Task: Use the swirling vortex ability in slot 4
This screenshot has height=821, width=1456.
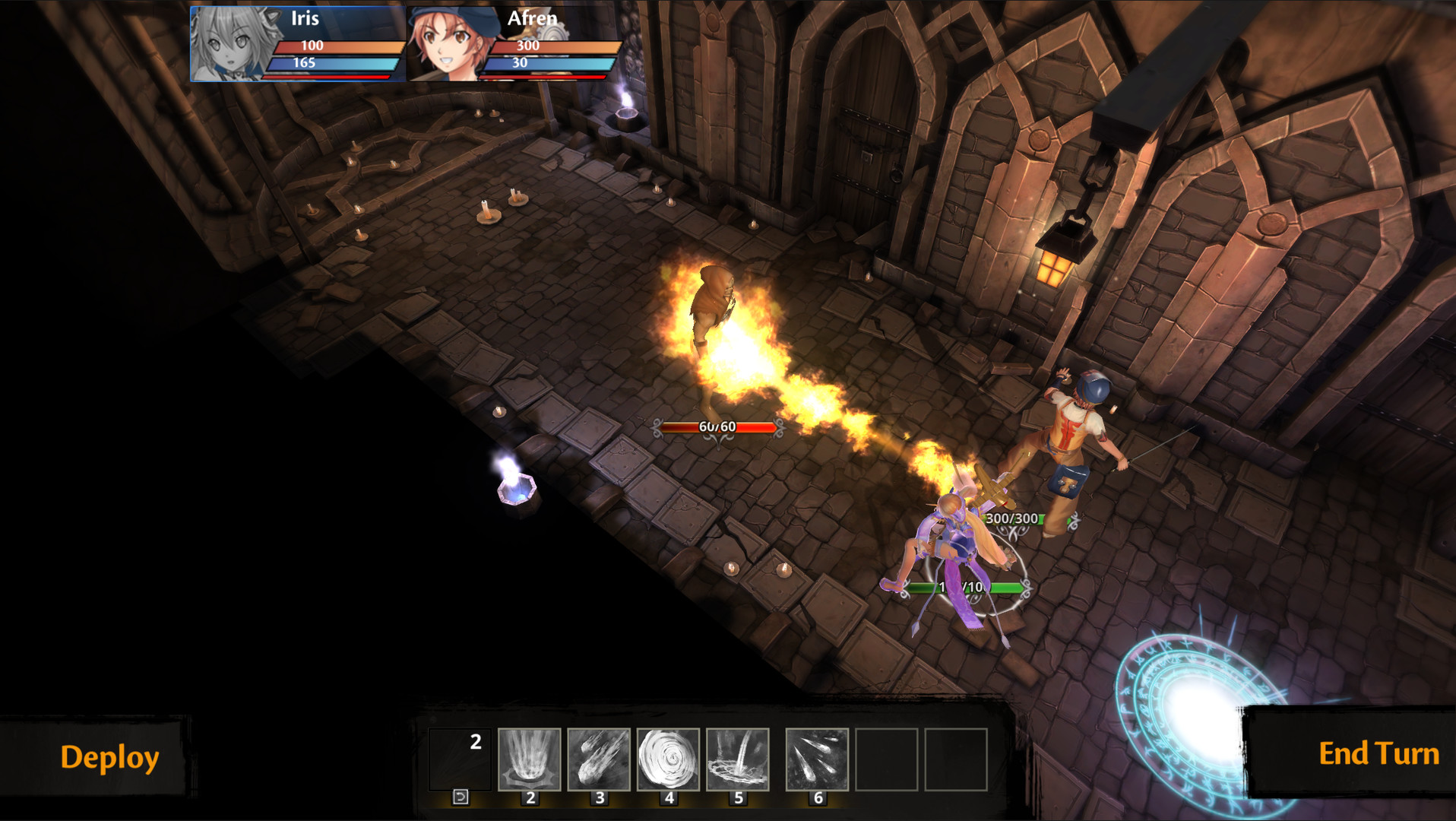Action: (668, 759)
